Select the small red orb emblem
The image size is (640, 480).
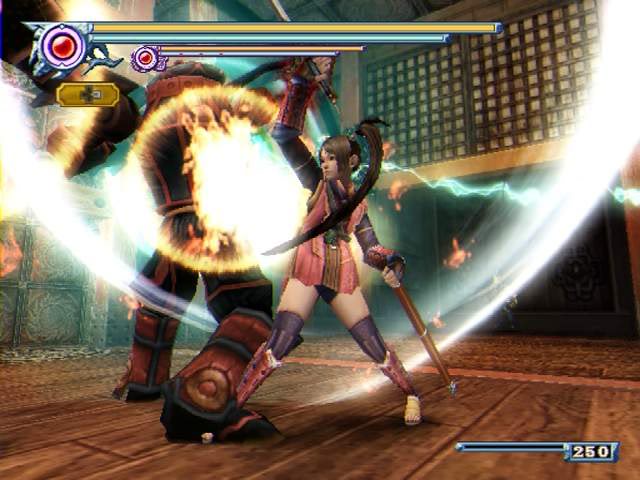click(x=147, y=58)
